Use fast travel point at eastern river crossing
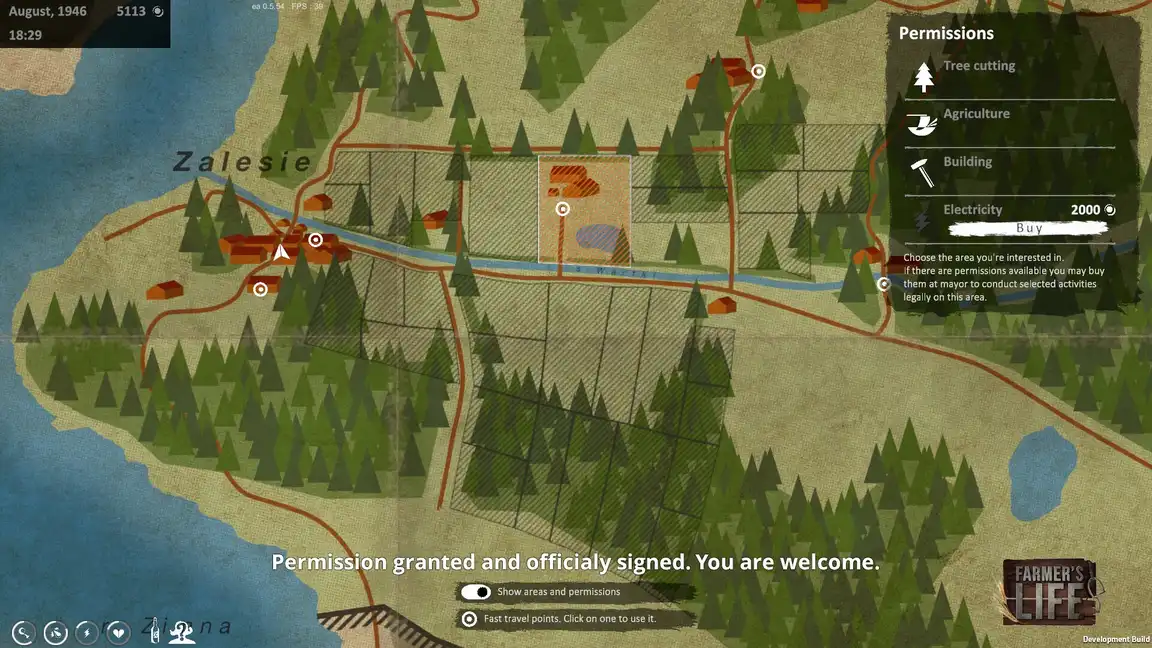Screen dimensions: 1152x648 [x=884, y=284]
